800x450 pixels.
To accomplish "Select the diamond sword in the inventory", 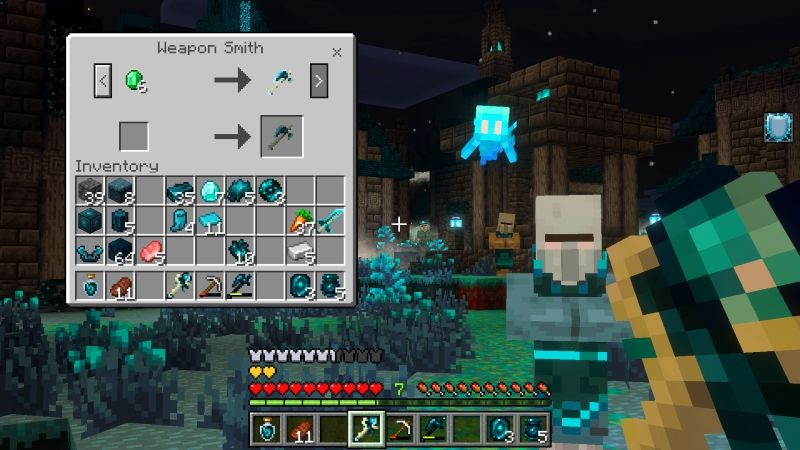I will click(x=331, y=221).
